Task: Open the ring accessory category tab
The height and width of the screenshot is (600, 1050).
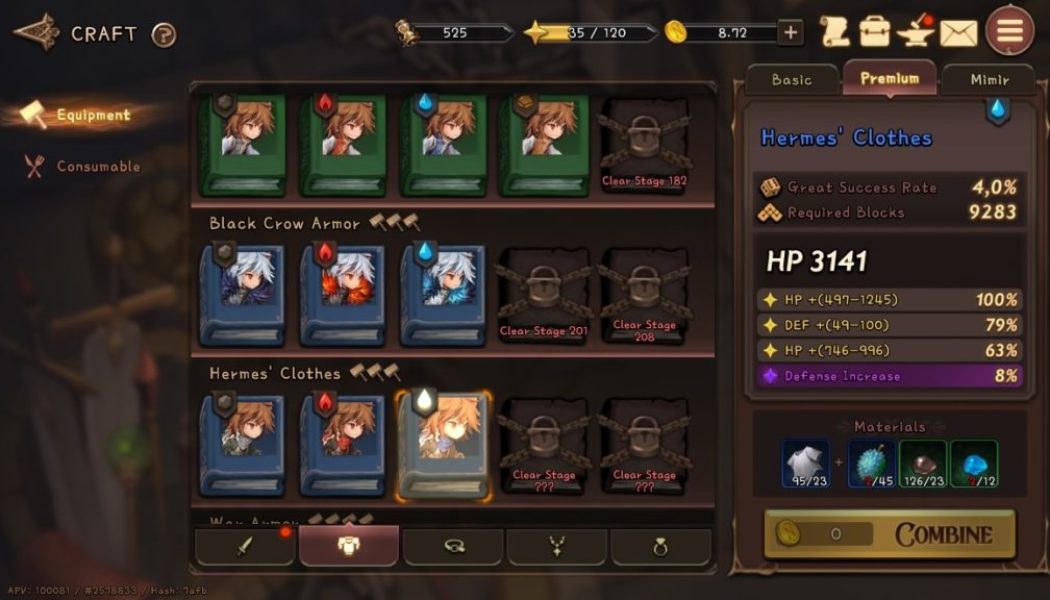Action: coord(660,547)
